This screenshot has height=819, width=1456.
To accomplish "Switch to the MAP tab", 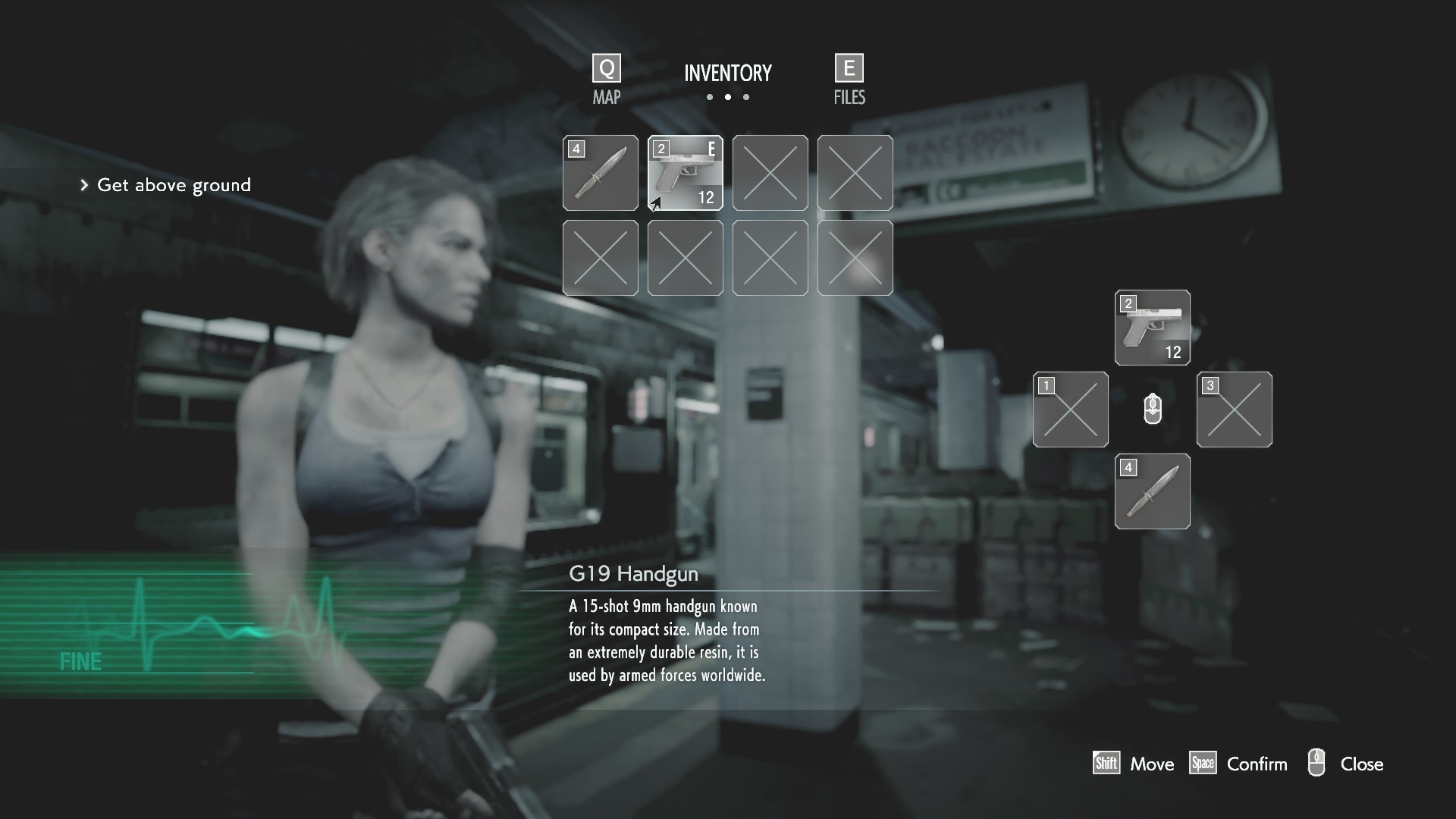I will pyautogui.click(x=606, y=97).
